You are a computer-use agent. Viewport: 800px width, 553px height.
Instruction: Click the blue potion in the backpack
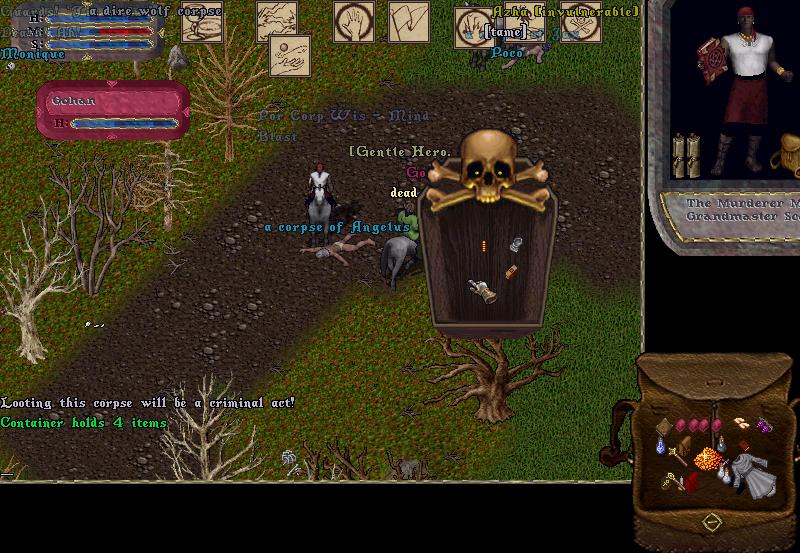[663, 445]
